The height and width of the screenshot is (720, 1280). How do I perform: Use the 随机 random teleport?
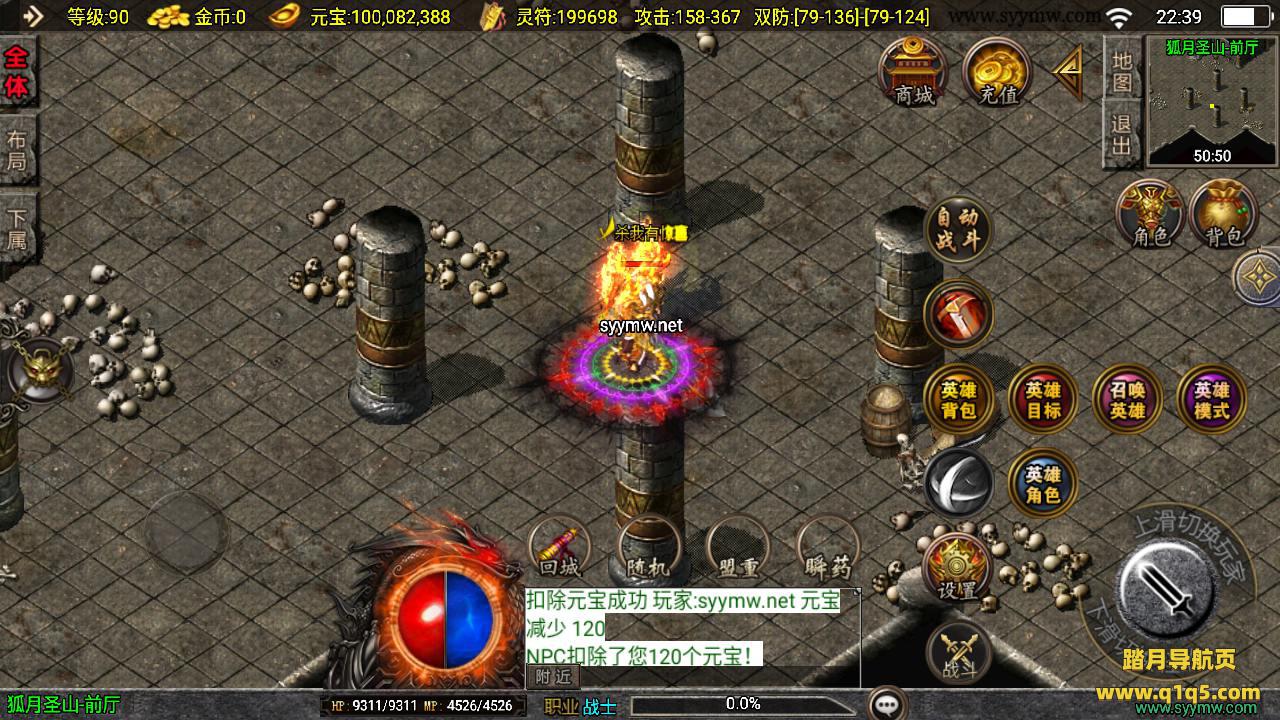click(x=649, y=549)
